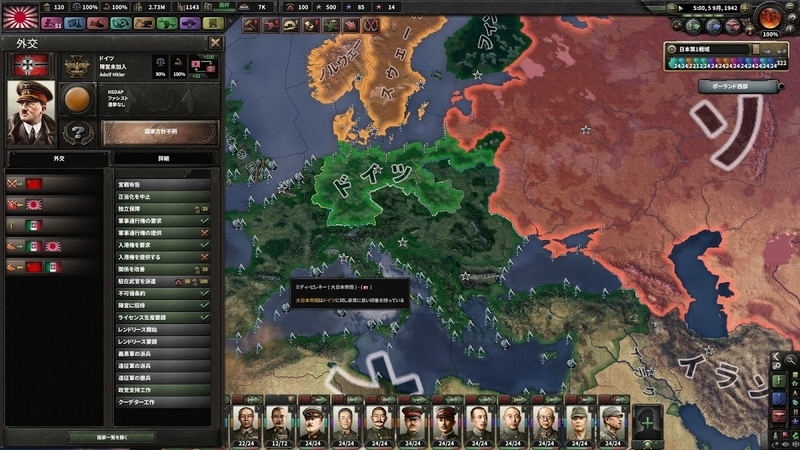This screenshot has height=450, width=800.
Task: Select the レンドリース開始 start lend-lease action
Action: (162, 329)
